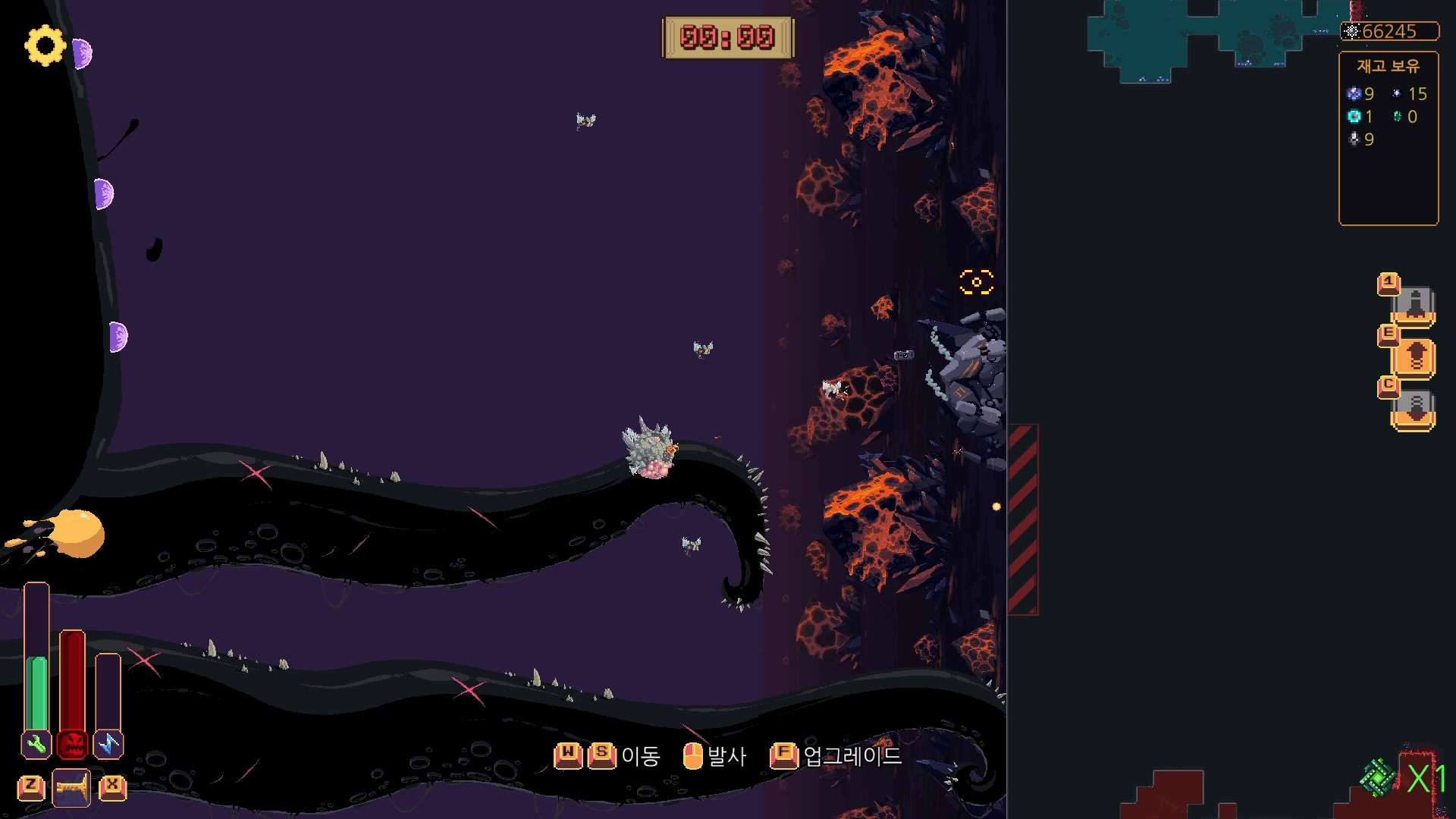Select the golden cannon weapon slot
This screenshot has width=1456, height=819.
pos(72,787)
